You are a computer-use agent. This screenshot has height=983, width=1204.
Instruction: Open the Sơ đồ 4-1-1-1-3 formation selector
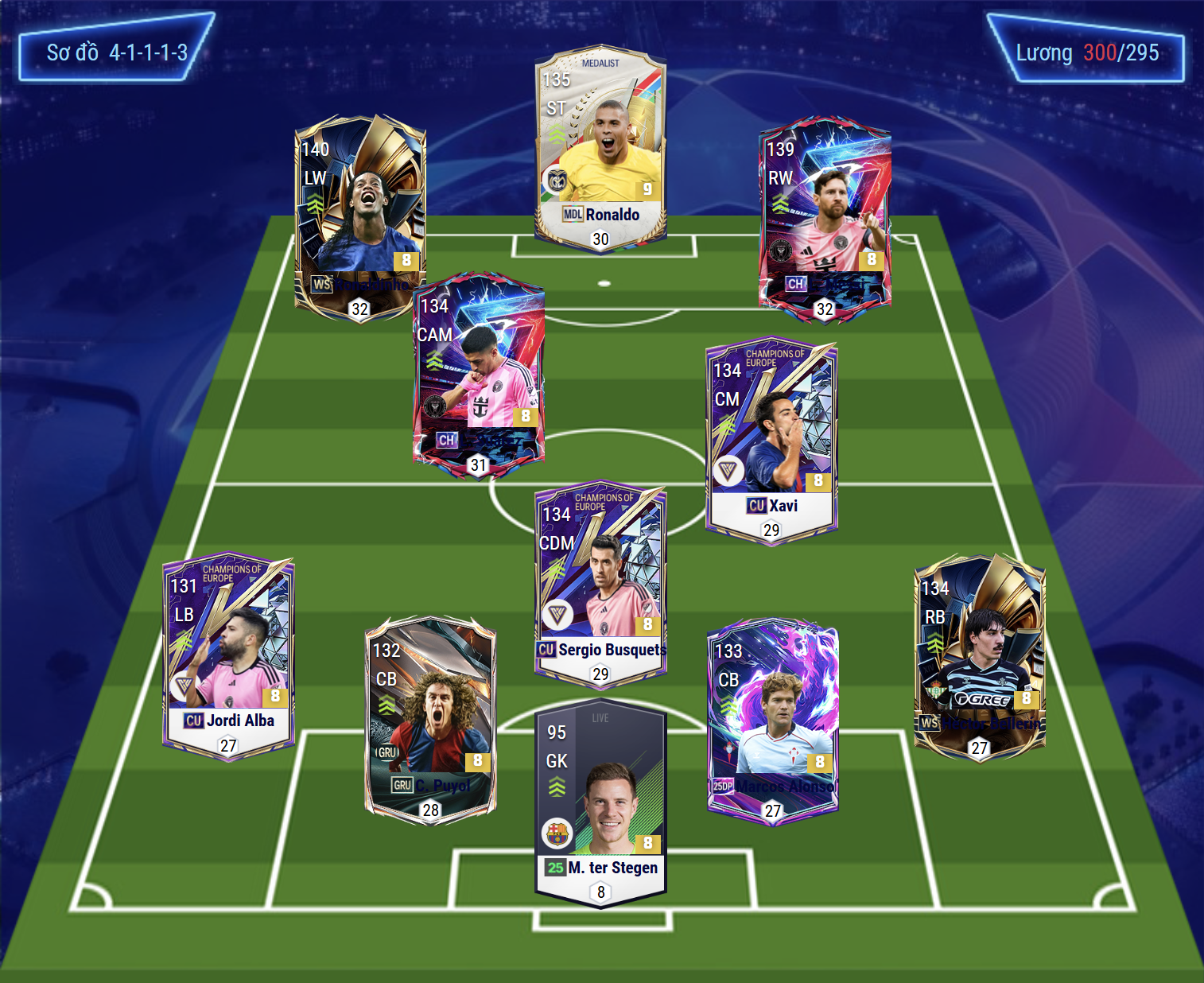click(x=117, y=52)
